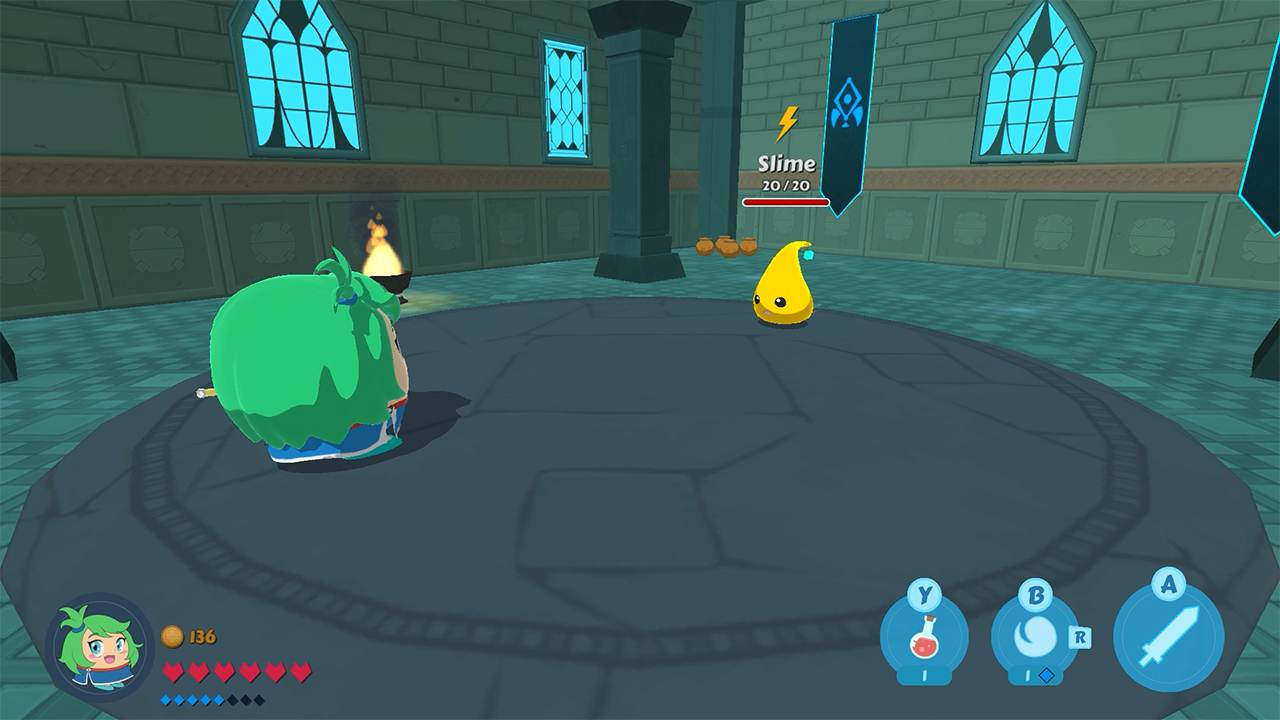Expand the B spell charge counter showing 1
Image resolution: width=1280 pixels, height=720 pixels.
point(1027,675)
